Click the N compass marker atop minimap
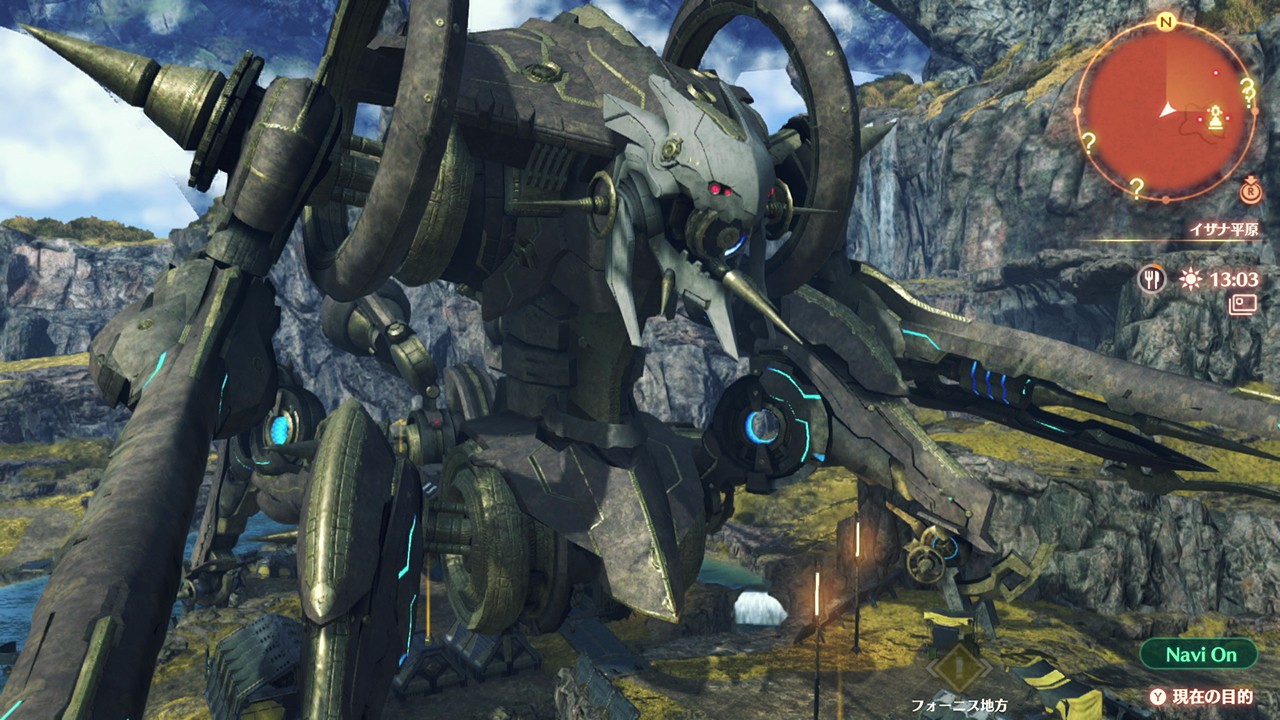Screen dimensions: 1280x720 point(1165,22)
